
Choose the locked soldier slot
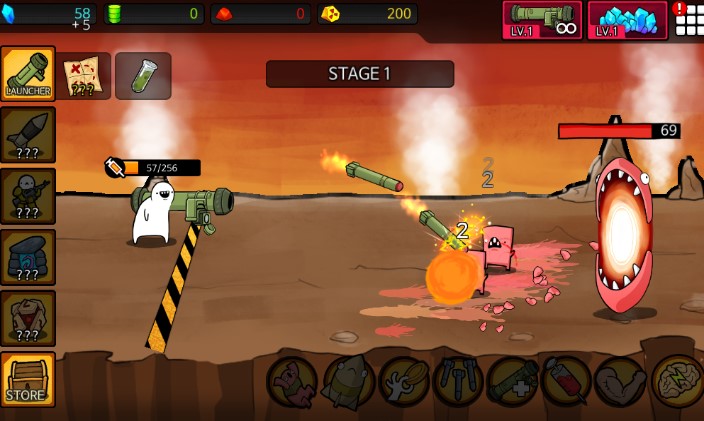point(28,195)
